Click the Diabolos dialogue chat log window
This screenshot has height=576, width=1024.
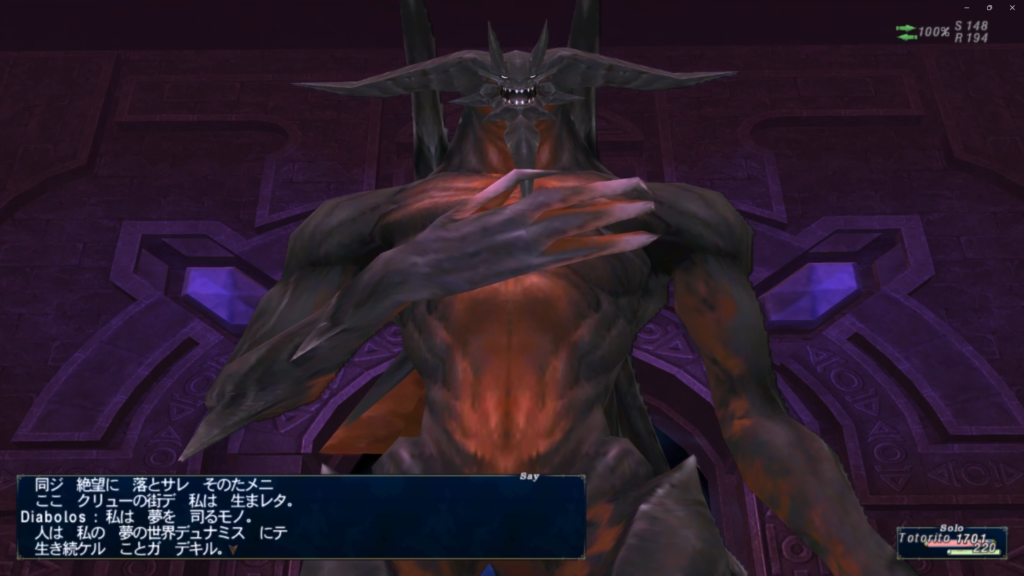point(300,516)
